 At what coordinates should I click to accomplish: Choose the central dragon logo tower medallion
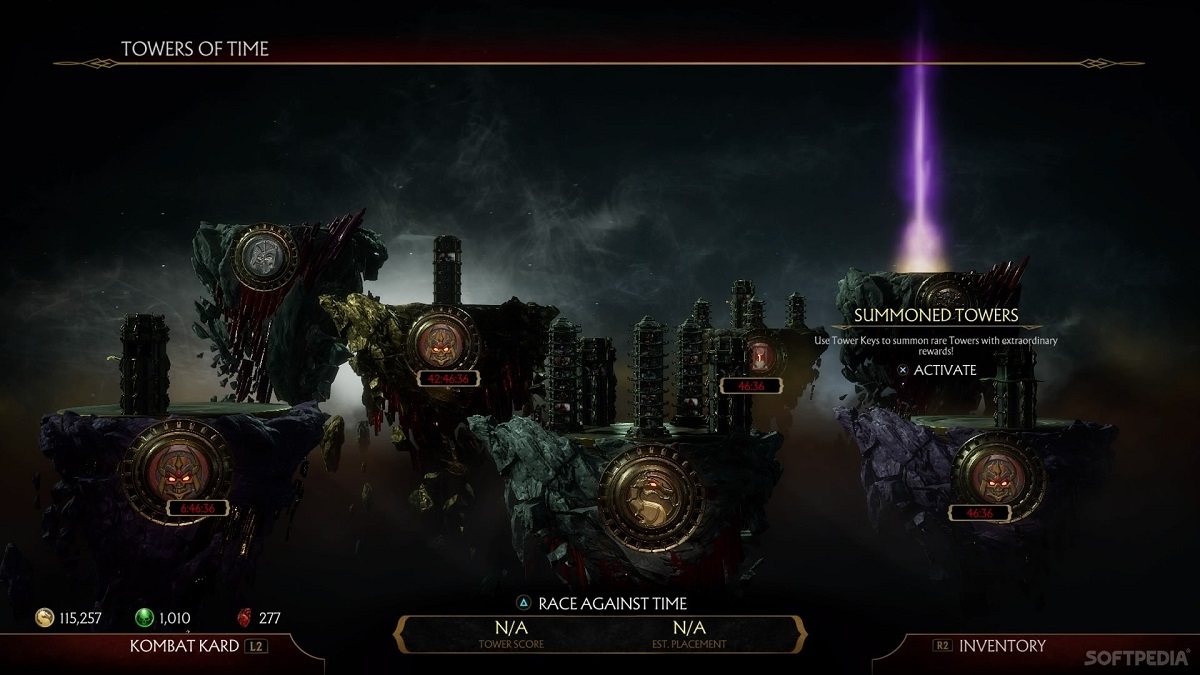pyautogui.click(x=651, y=494)
